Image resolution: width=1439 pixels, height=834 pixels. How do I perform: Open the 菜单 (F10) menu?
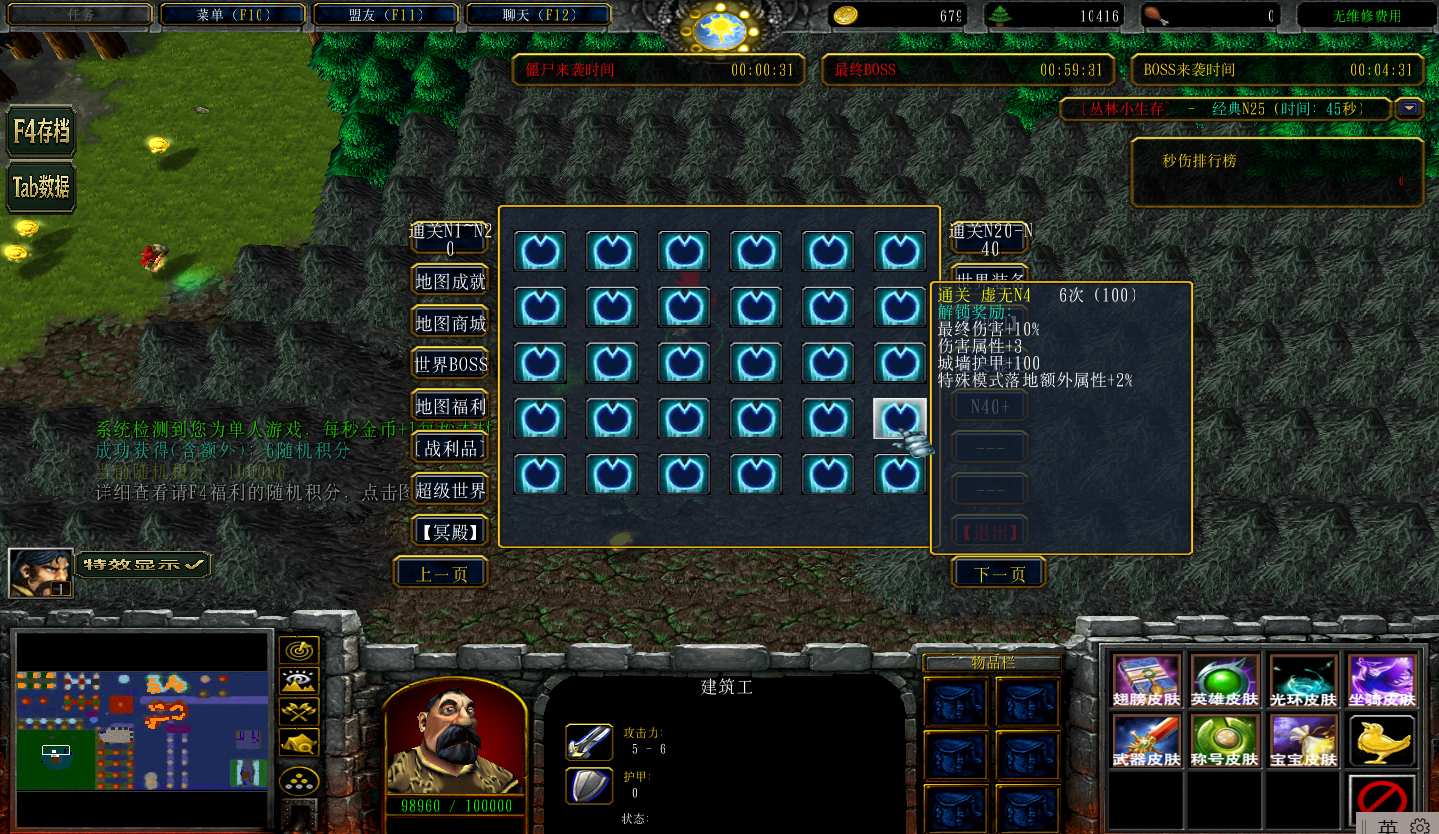[x=234, y=15]
